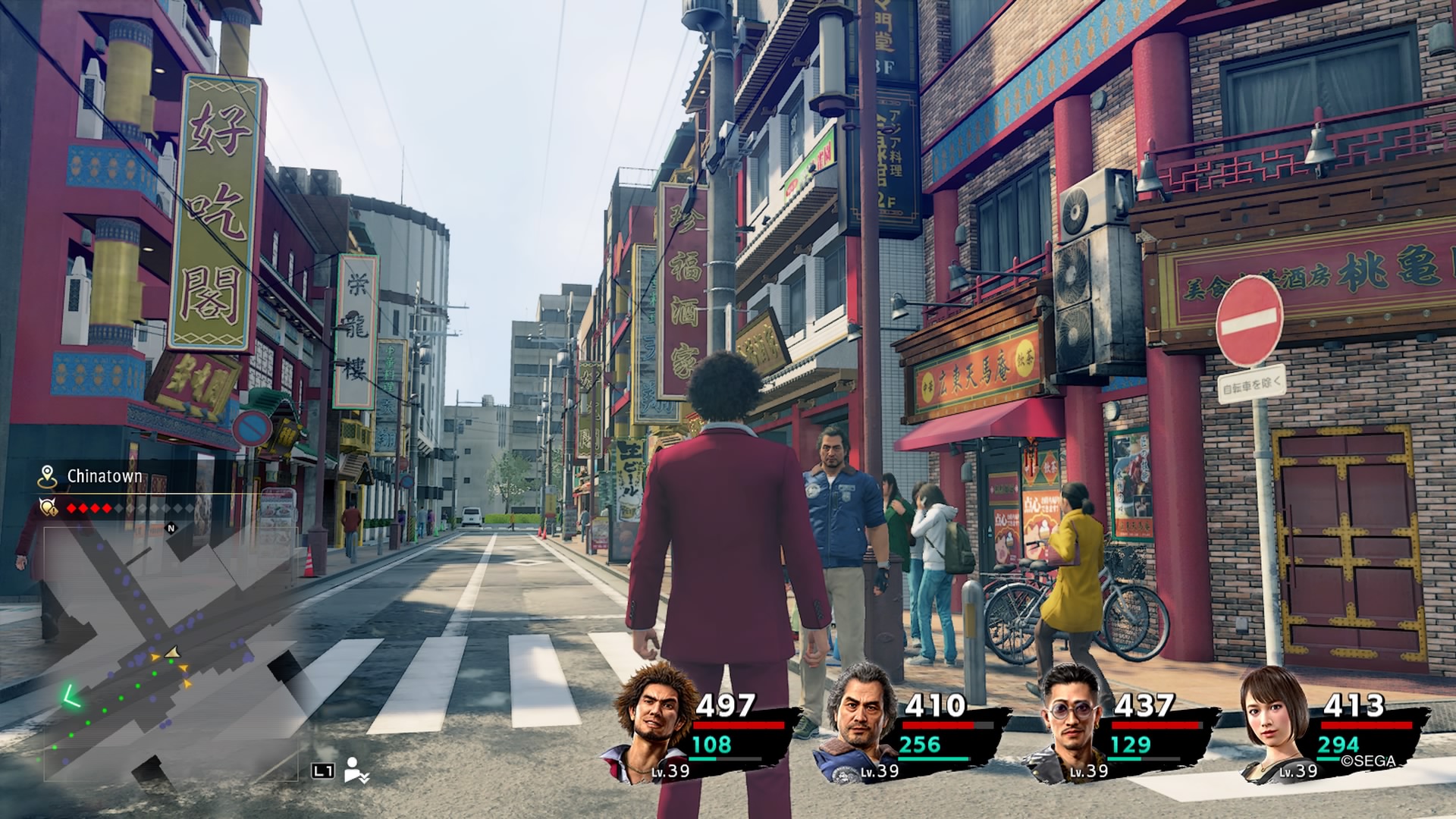Click the Chinatown location label
The height and width of the screenshot is (819, 1456).
104,476
